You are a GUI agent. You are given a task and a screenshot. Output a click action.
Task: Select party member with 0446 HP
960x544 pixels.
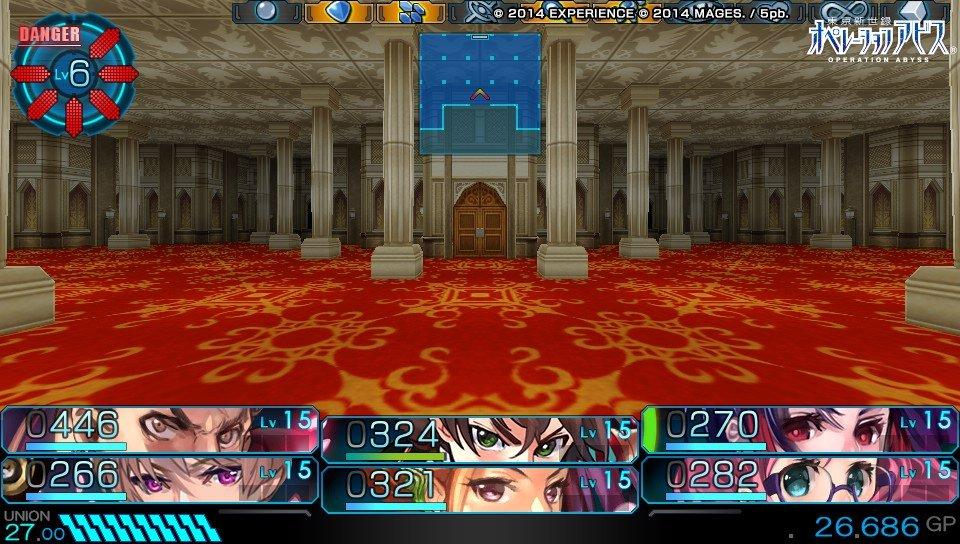[x=160, y=429]
